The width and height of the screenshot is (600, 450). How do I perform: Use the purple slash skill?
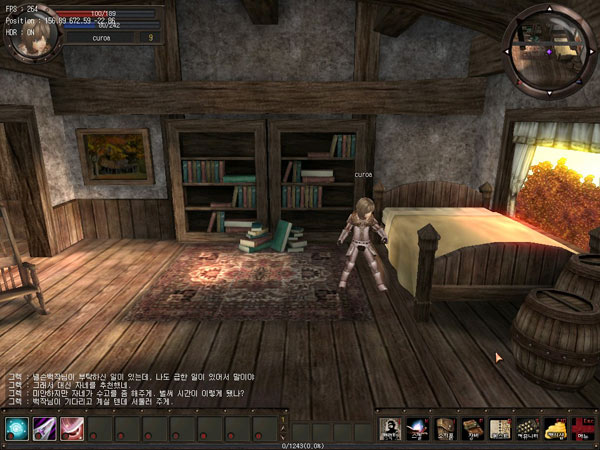click(44, 429)
